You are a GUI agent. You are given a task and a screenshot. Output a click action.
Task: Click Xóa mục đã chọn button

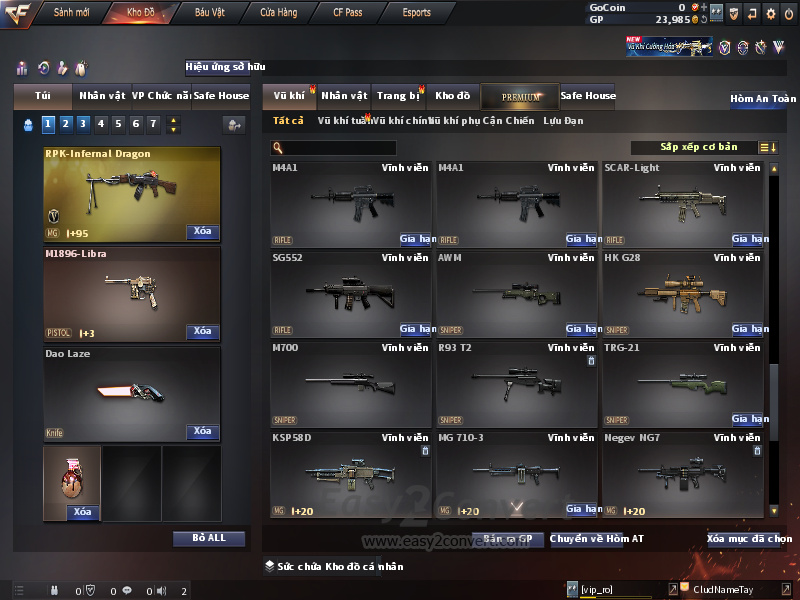coord(749,539)
